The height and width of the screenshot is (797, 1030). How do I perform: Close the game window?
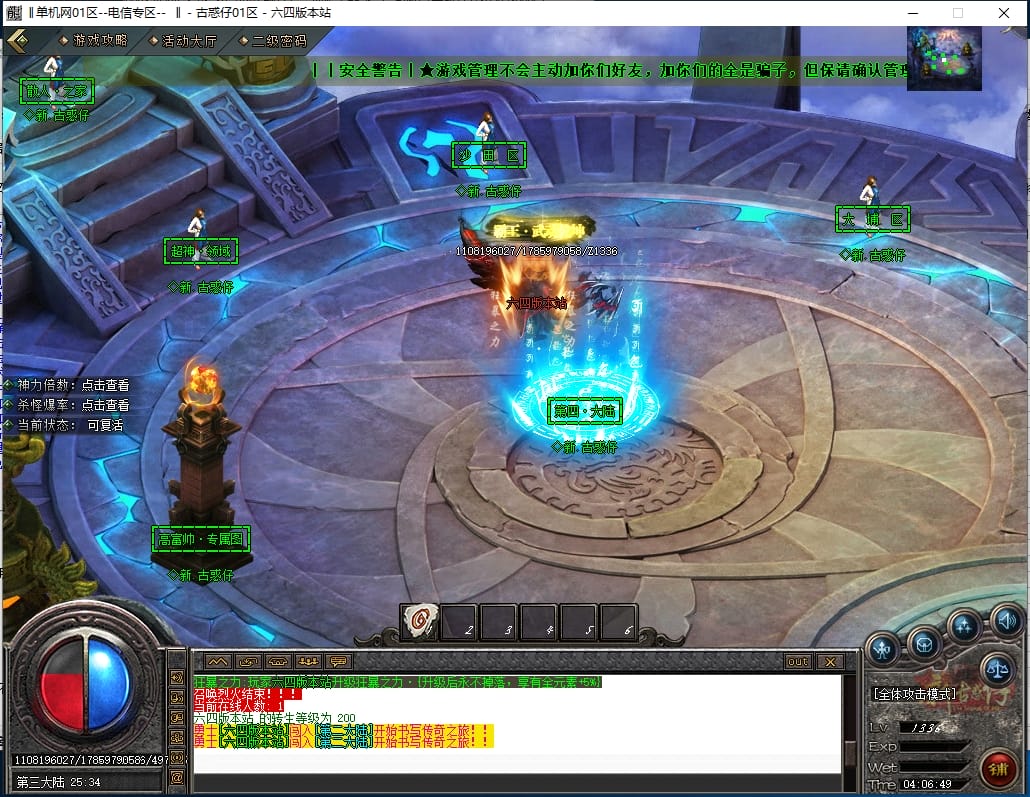tap(1004, 13)
